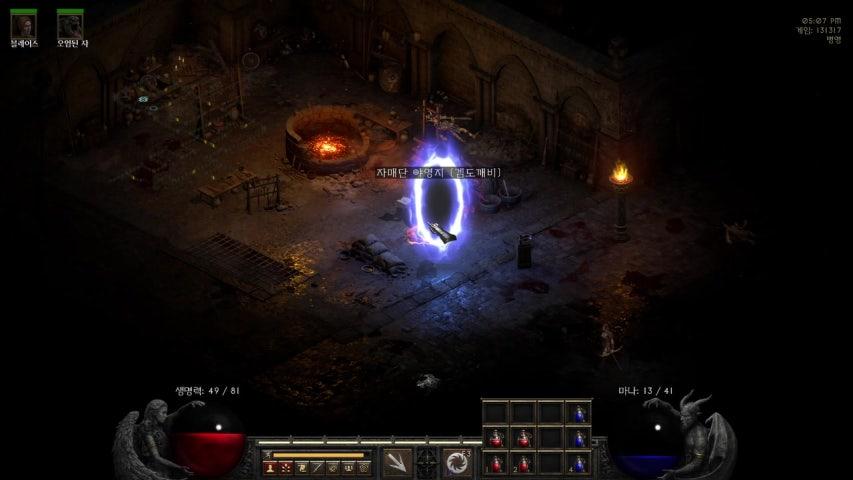Open the left skill arrow attack icon
The image size is (853, 480).
(x=397, y=461)
